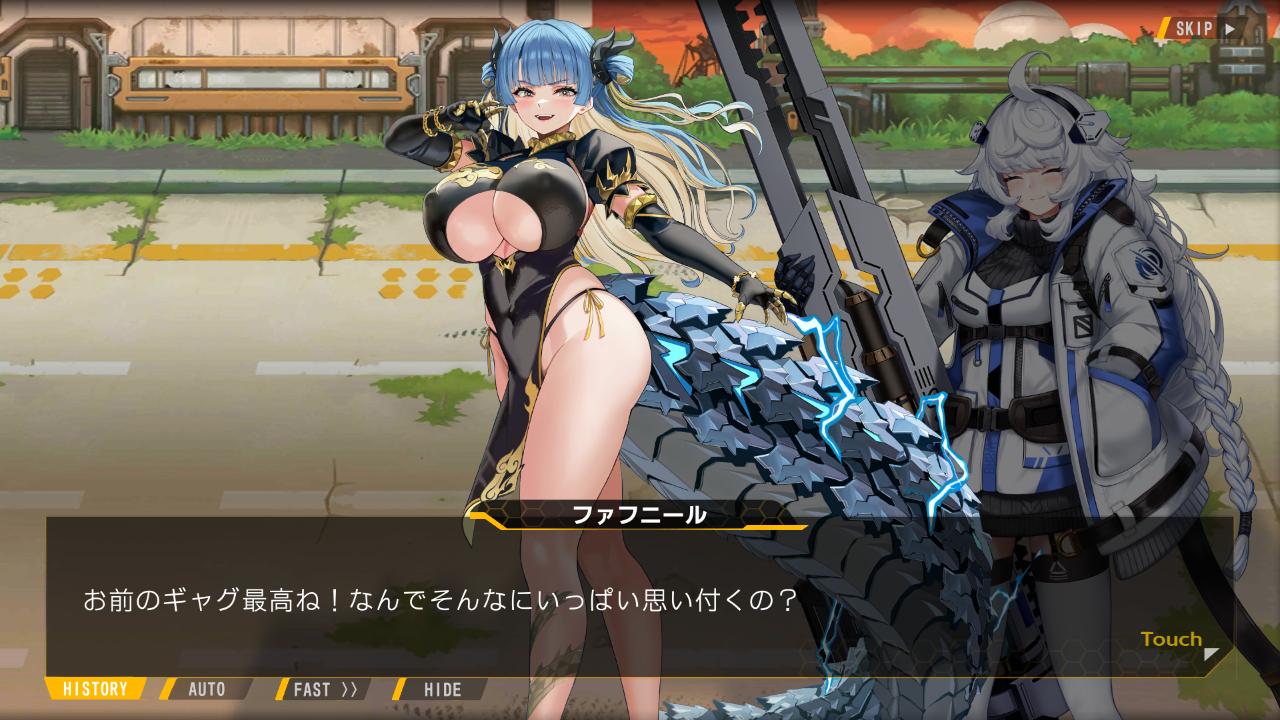
Task: Toggle FAST forward mode
Action: [324, 689]
